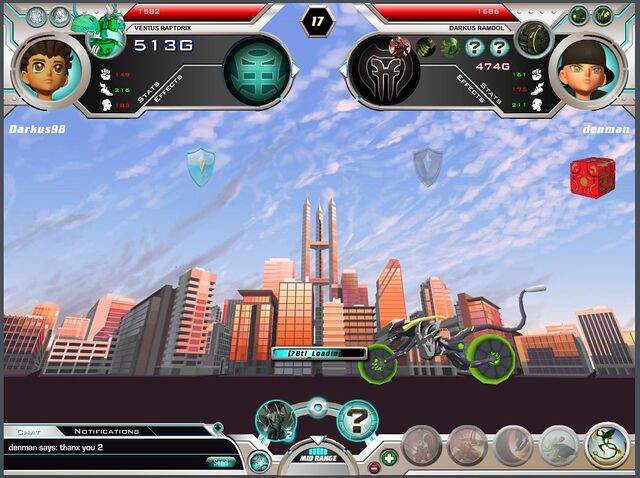Image resolution: width=640 pixels, height=478 pixels.
Task: Click the red minus button
Action: (x=374, y=467)
